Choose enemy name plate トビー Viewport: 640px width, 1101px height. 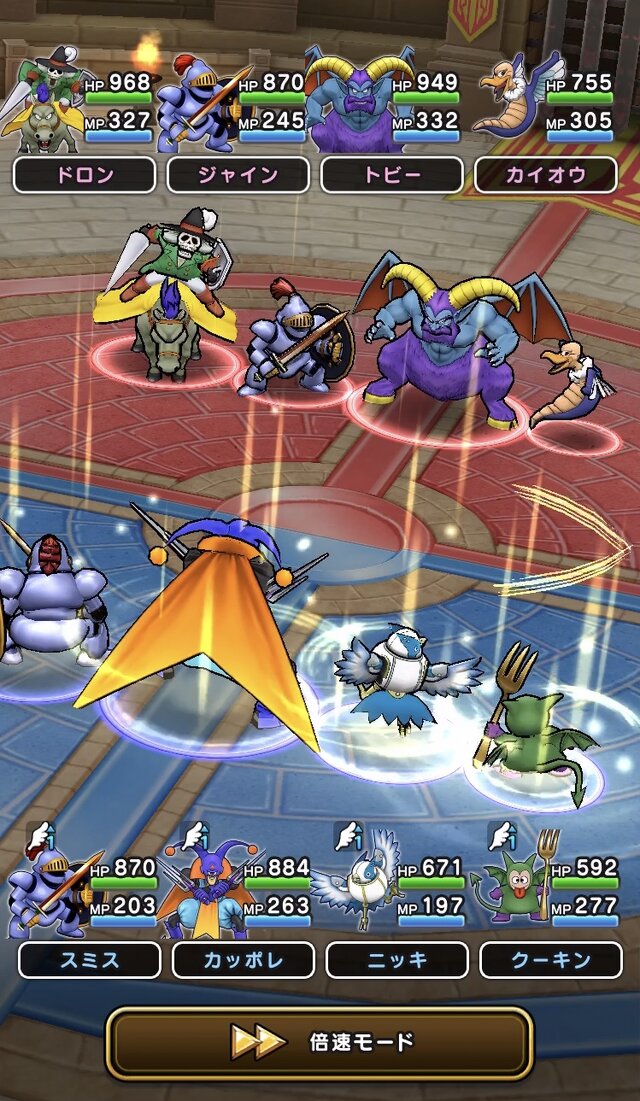click(x=392, y=175)
